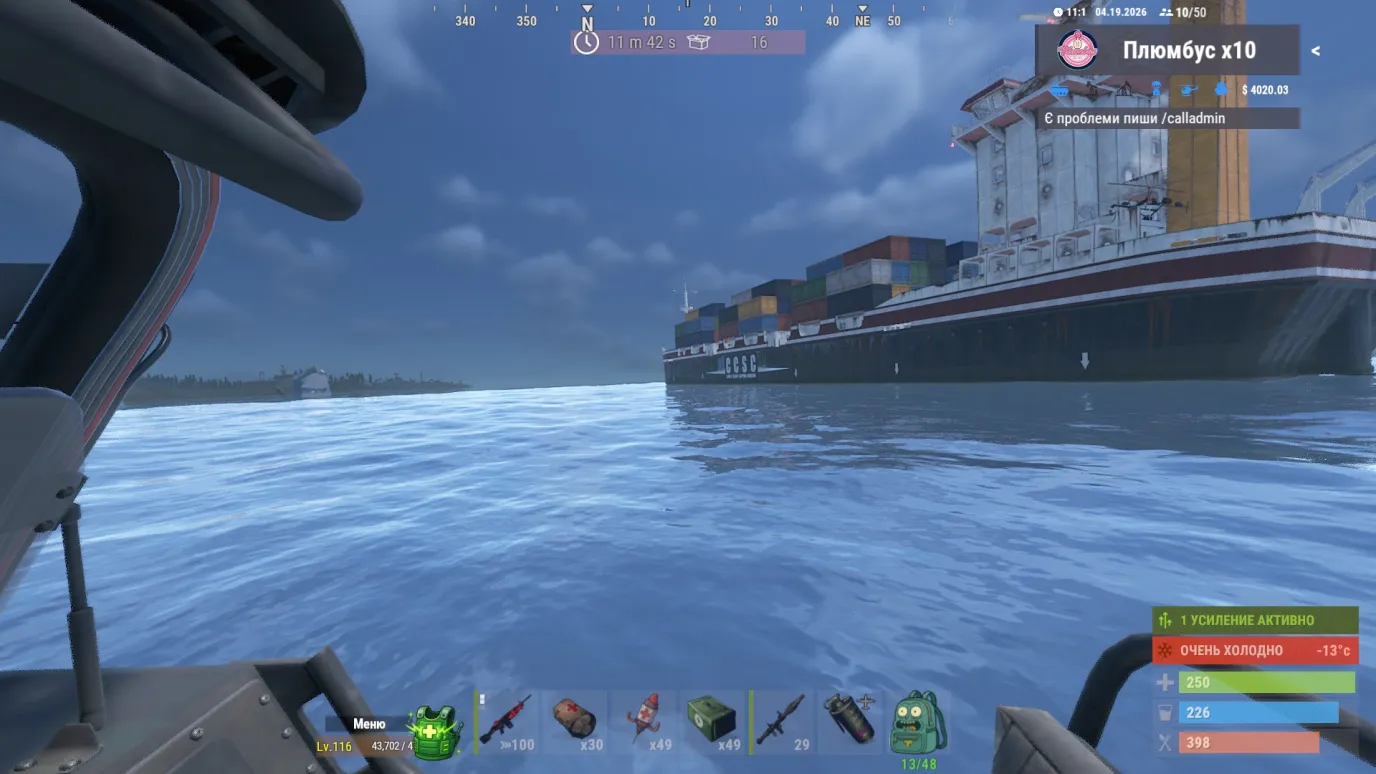This screenshot has height=774, width=1376.
Task: Choose the medical syringe hotbar slot
Action: click(643, 722)
